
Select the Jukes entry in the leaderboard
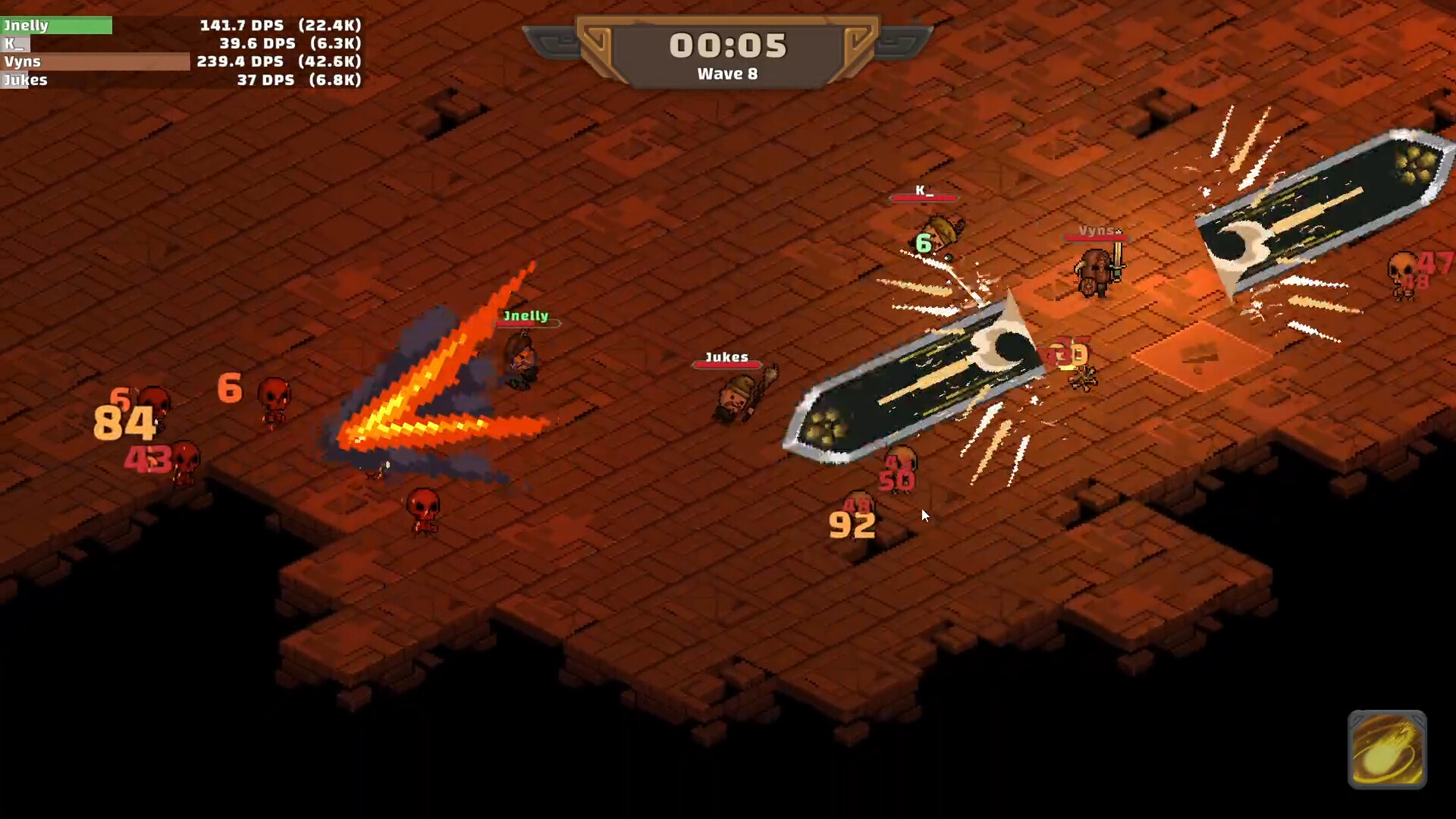(25, 80)
